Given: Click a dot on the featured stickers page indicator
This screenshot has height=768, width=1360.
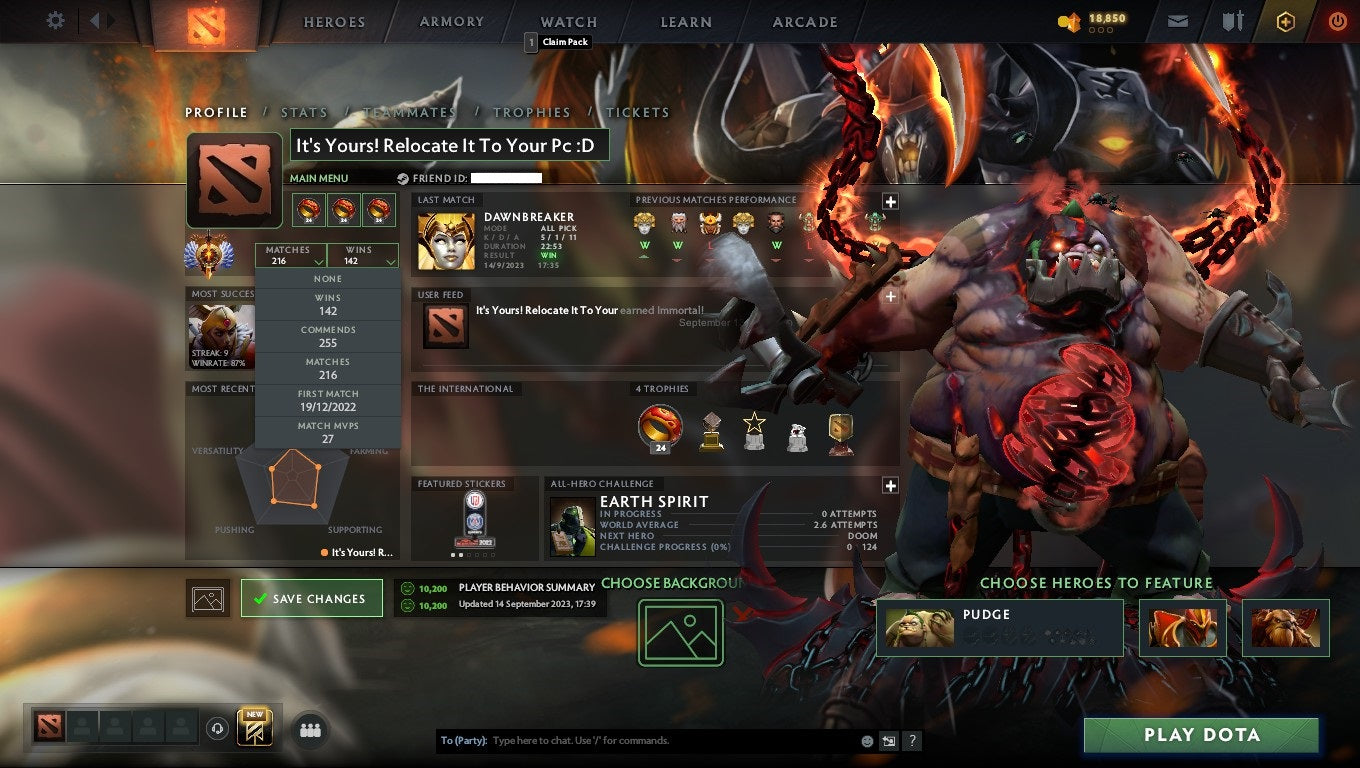Looking at the screenshot, I should click(x=453, y=554).
